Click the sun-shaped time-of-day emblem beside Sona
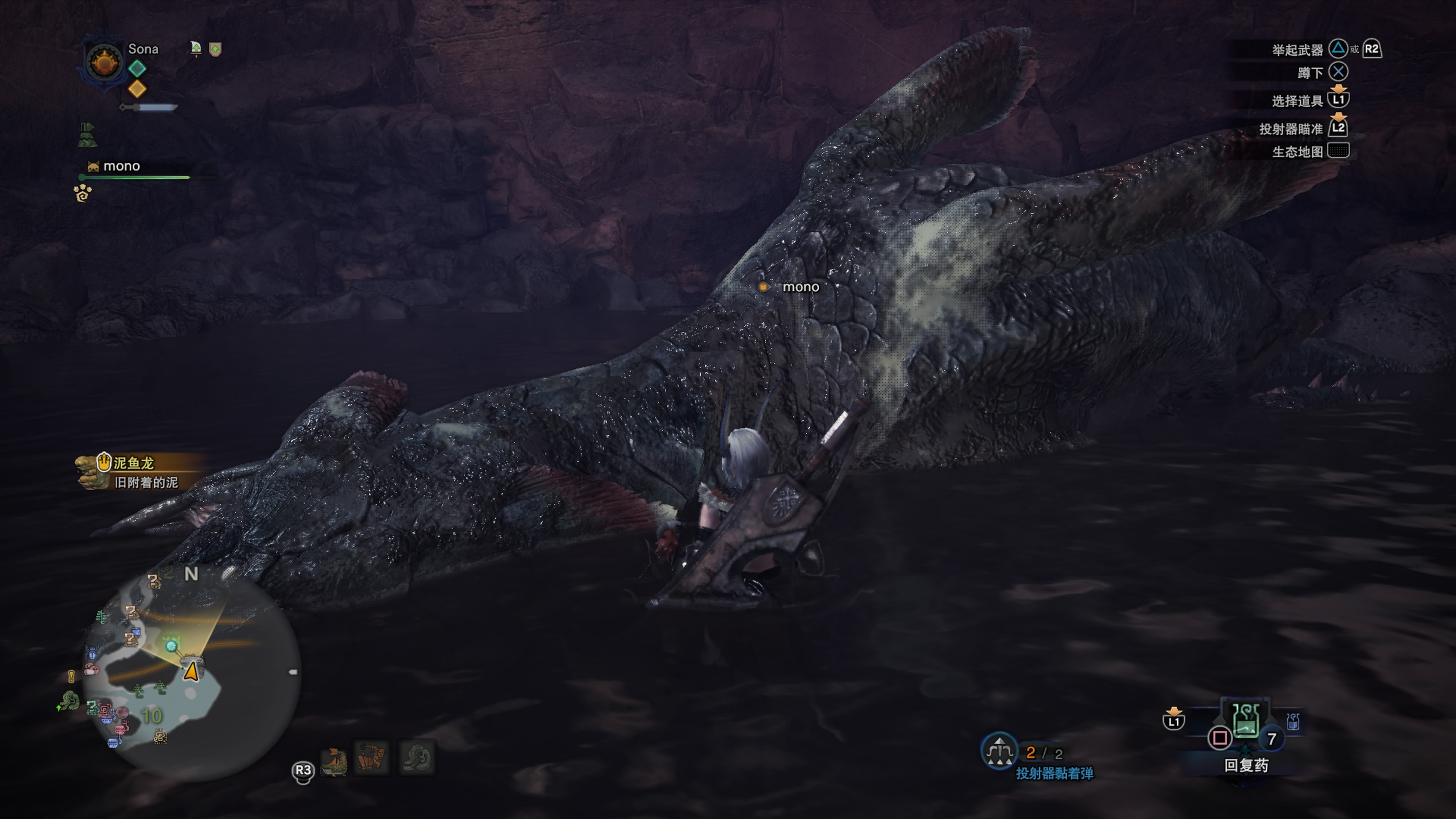The width and height of the screenshot is (1456, 819). 105,63
